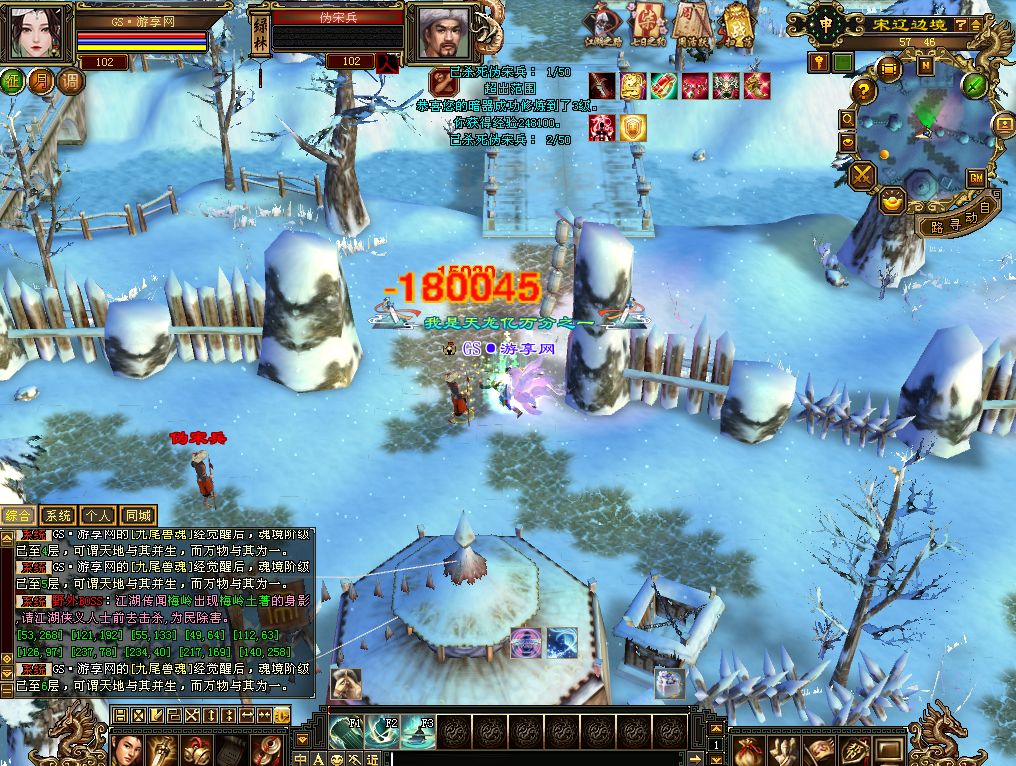The image size is (1016, 766).
Task: Show the 同城 chat tab
Action: [x=138, y=516]
